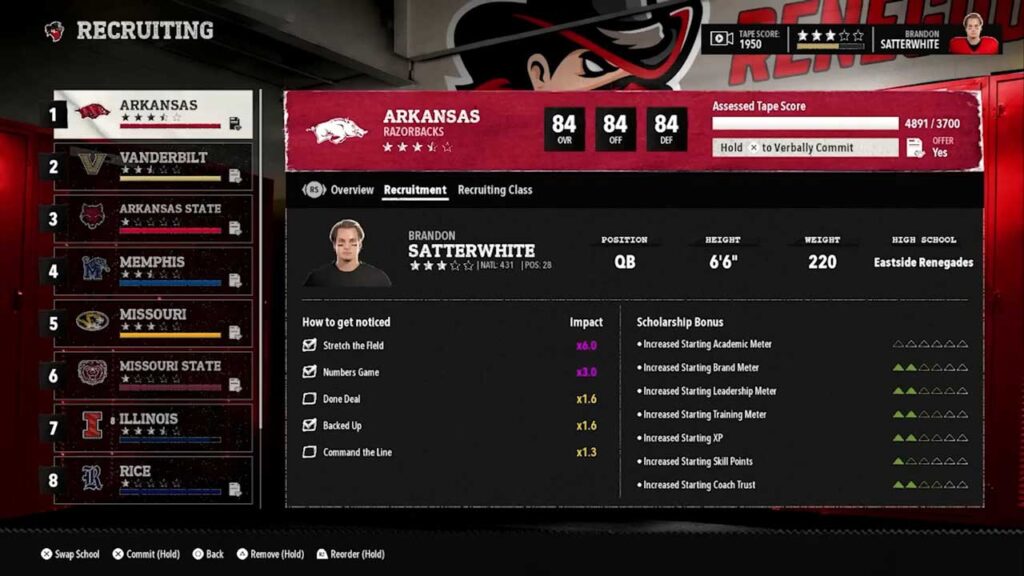Viewport: 1024px width, 576px height.
Task: Check the Done Deal checkbox
Action: (x=309, y=399)
